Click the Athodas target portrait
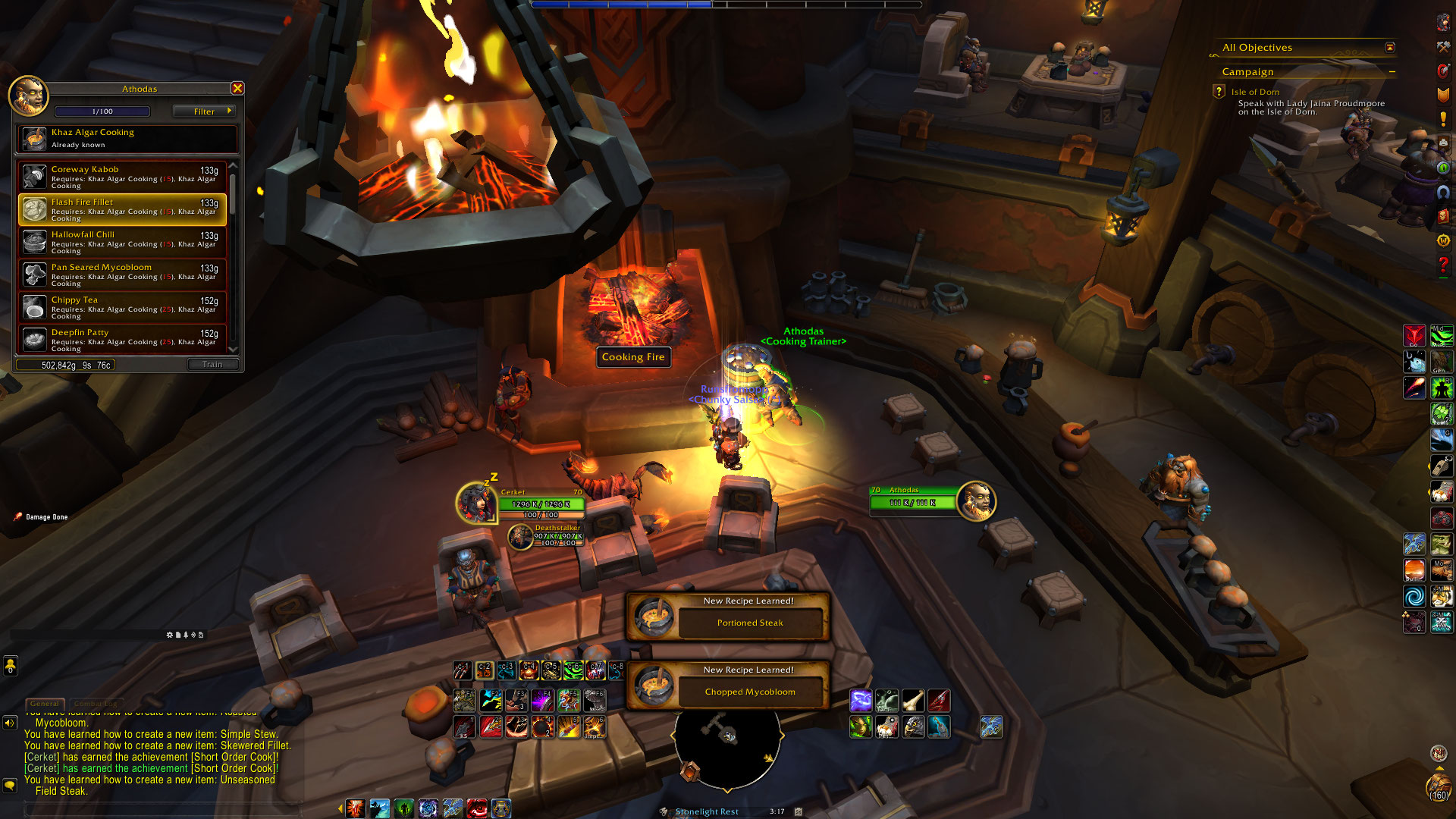This screenshot has height=819, width=1456. point(976,501)
